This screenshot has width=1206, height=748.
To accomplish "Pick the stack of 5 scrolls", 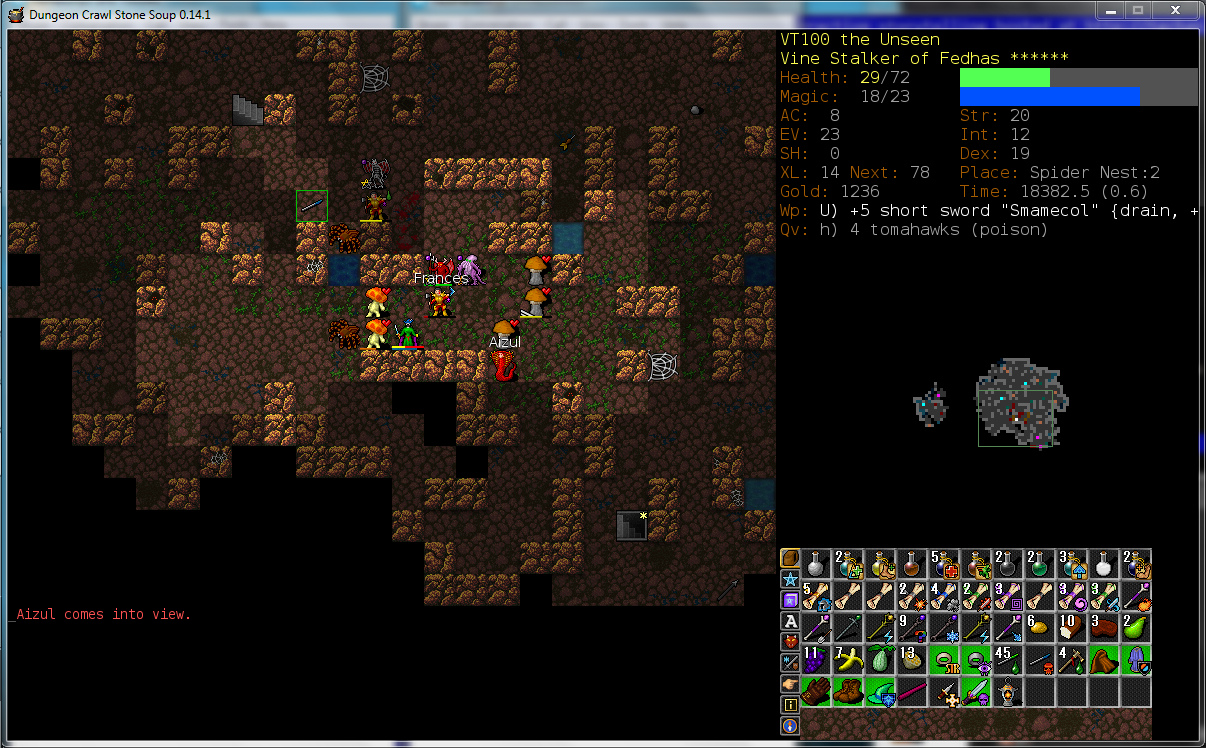I will click(x=815, y=595).
